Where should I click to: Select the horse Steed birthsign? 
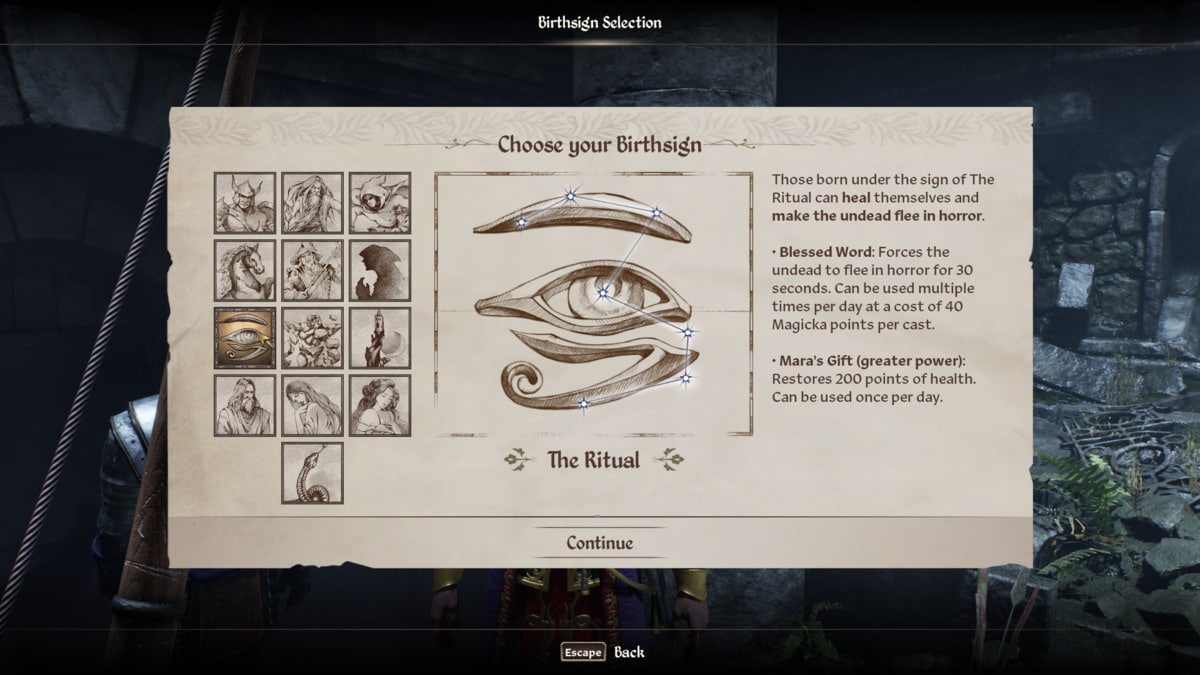click(x=245, y=270)
